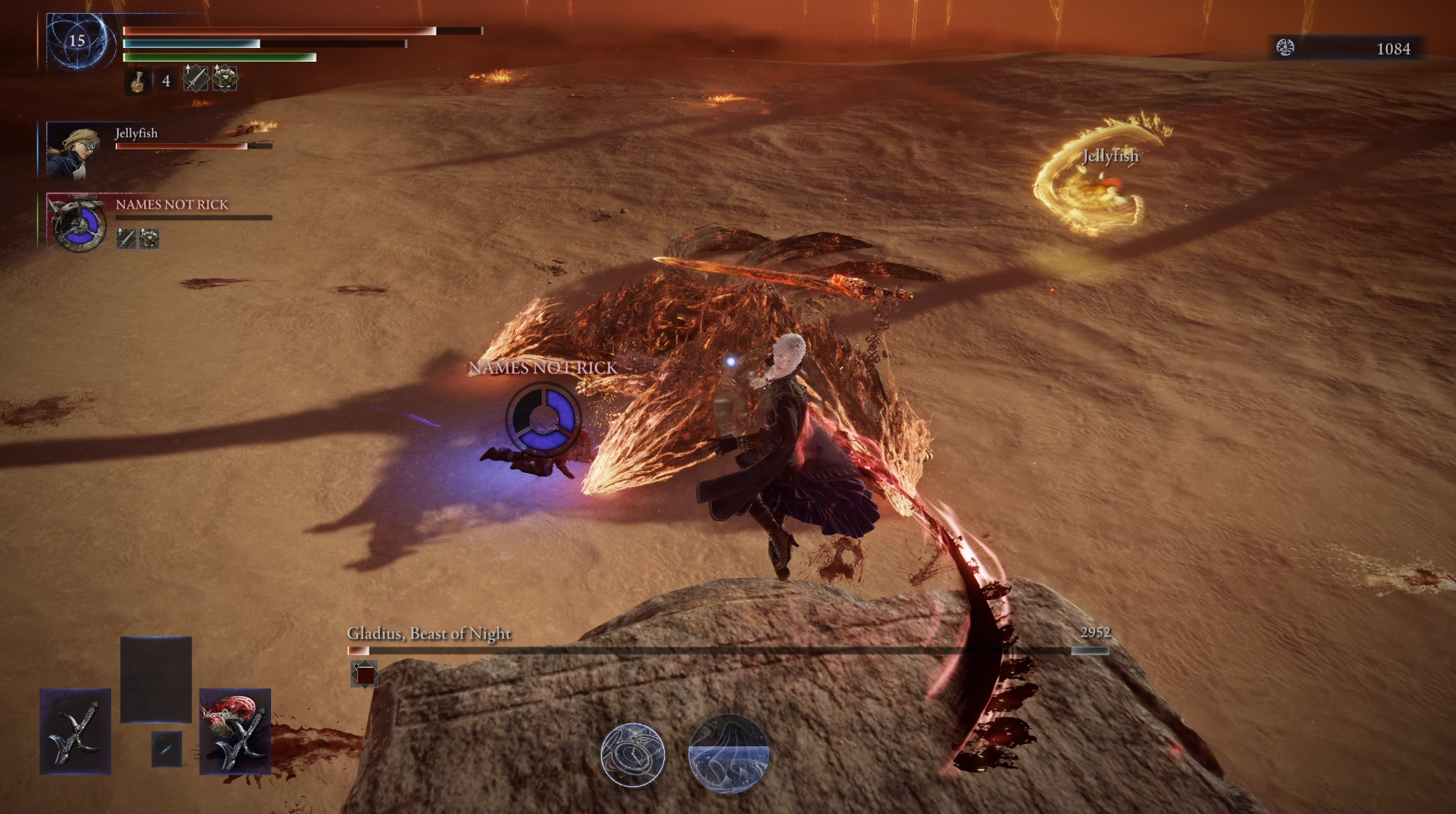Check the armor buff under NAMES NOT RICK
Image resolution: width=1456 pixels, height=814 pixels.
[149, 239]
